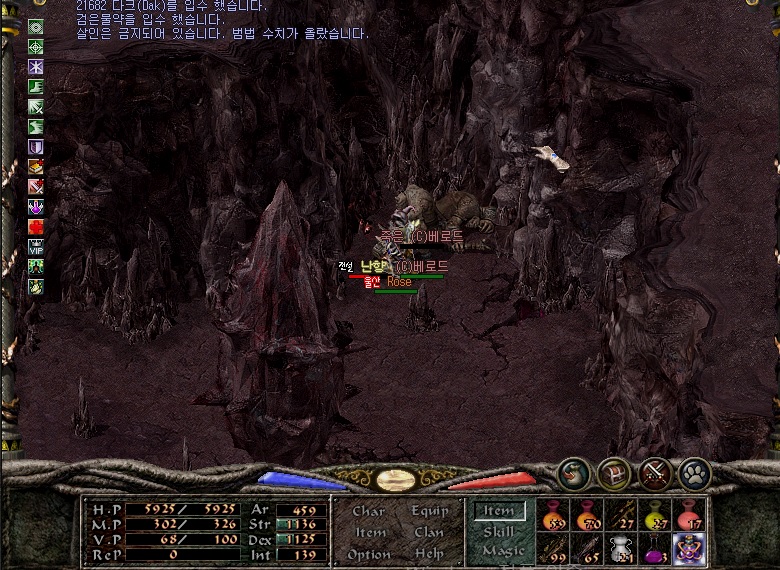Toggle the crossed swords combat button

click(654, 472)
